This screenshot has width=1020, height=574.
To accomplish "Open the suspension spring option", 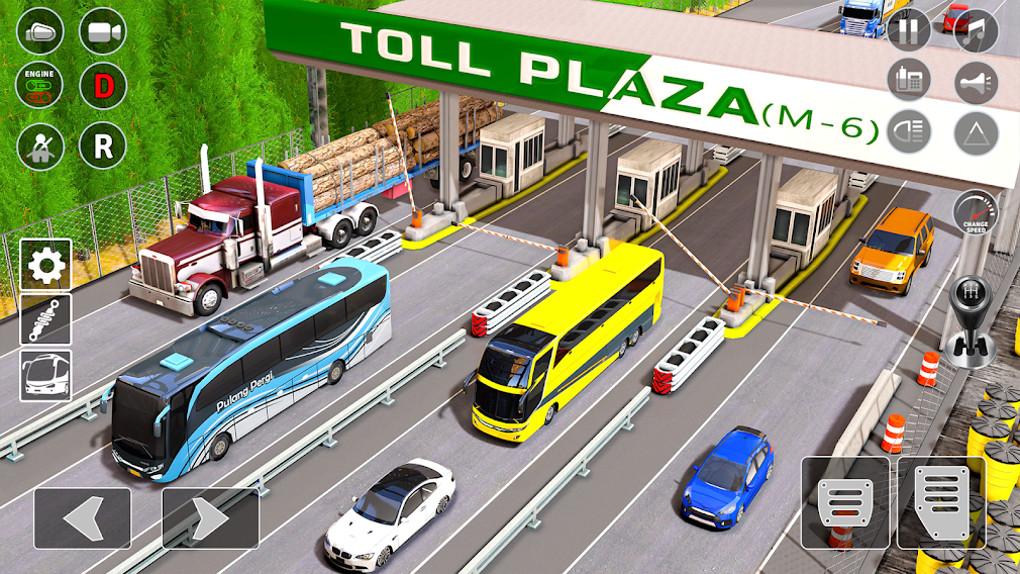I will [46, 320].
